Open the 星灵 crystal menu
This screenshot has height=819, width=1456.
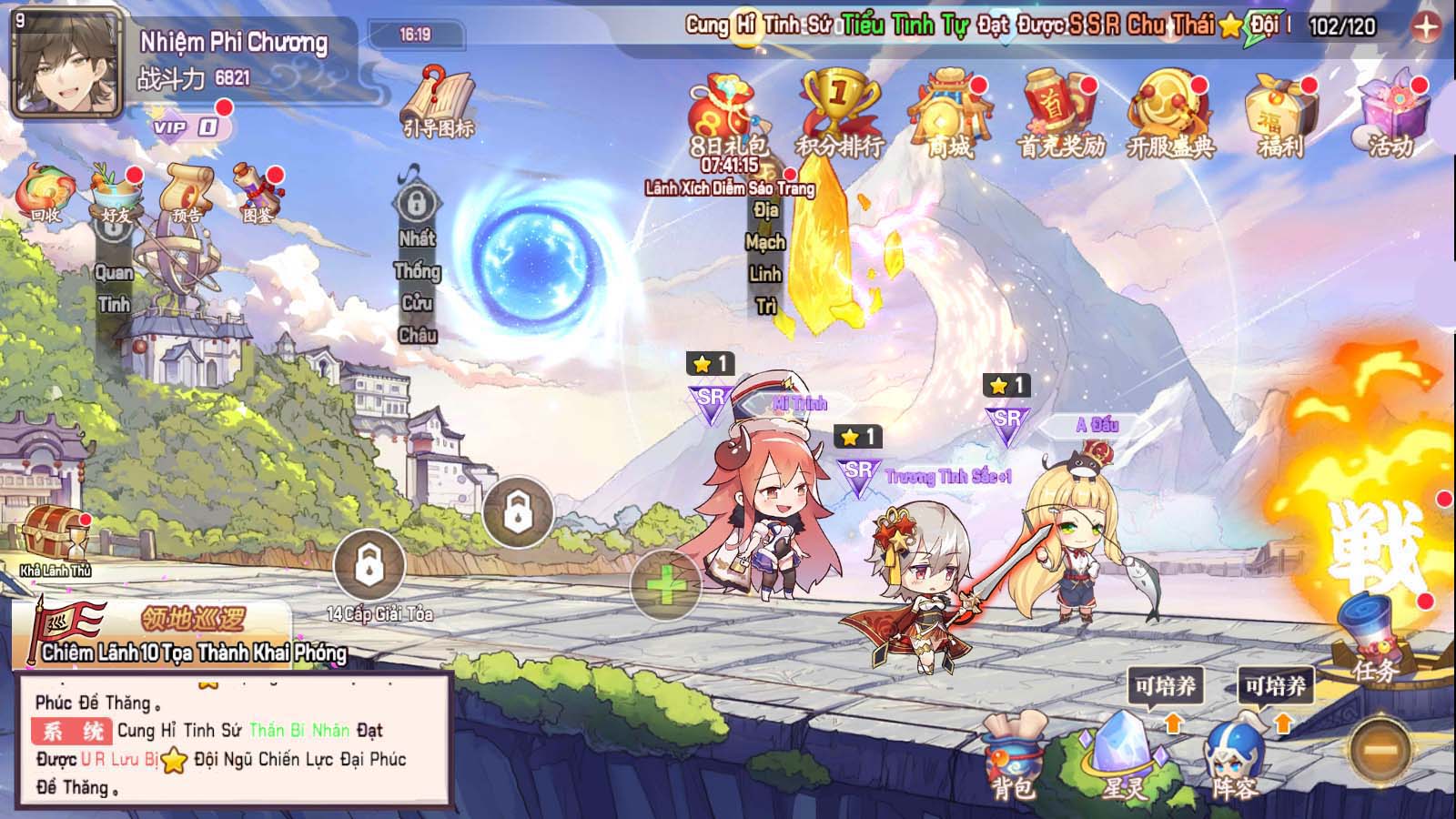(x=1125, y=757)
